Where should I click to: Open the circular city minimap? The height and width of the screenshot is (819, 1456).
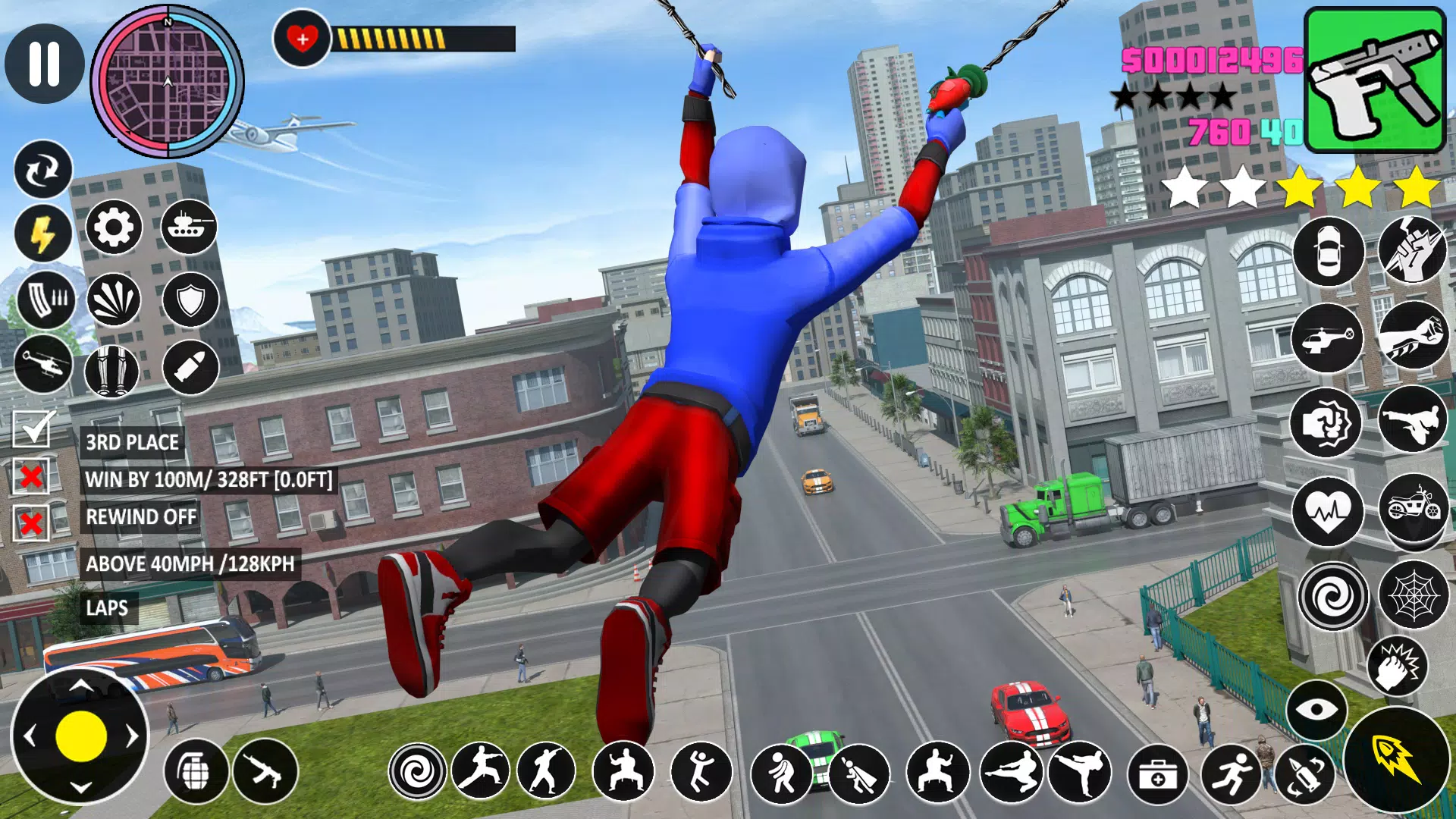coord(168,82)
